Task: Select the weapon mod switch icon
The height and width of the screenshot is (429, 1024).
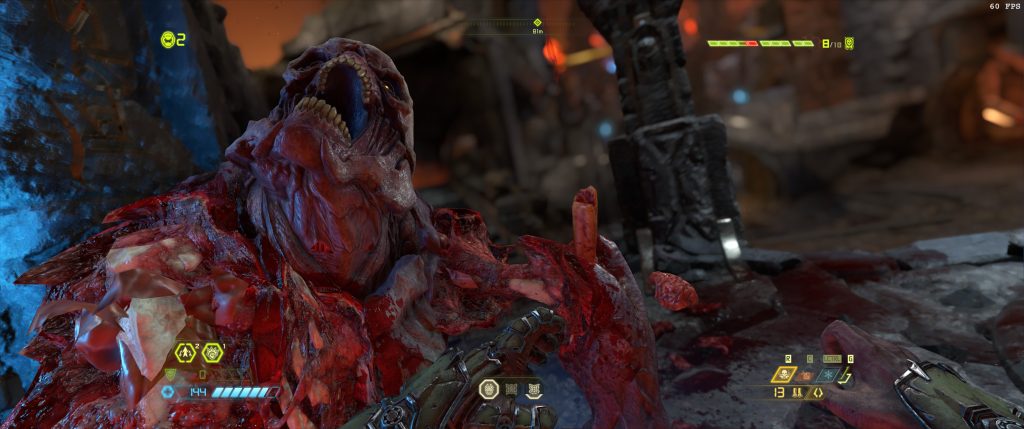Action: [818, 393]
